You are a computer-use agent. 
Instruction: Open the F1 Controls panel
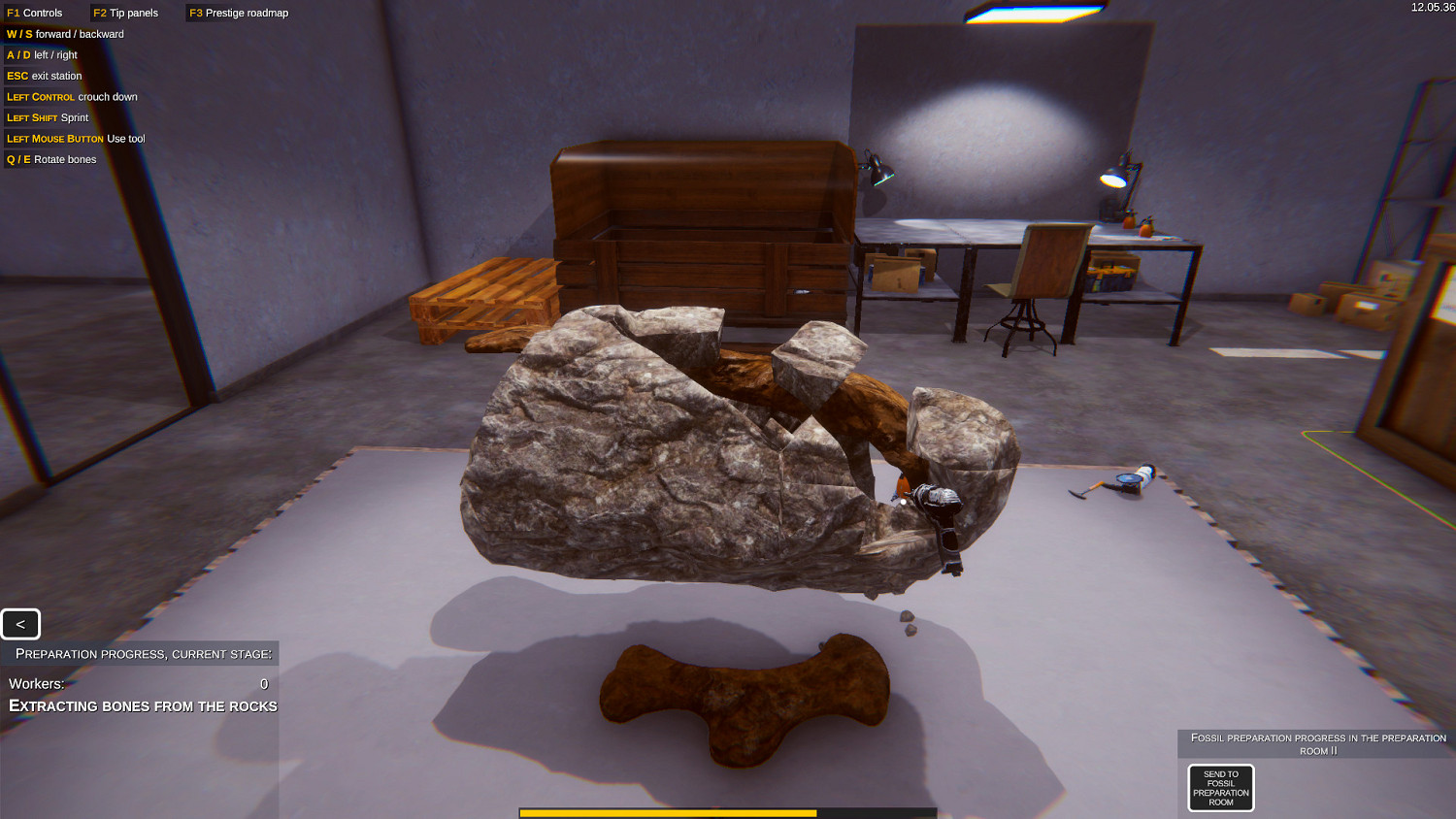[34, 13]
